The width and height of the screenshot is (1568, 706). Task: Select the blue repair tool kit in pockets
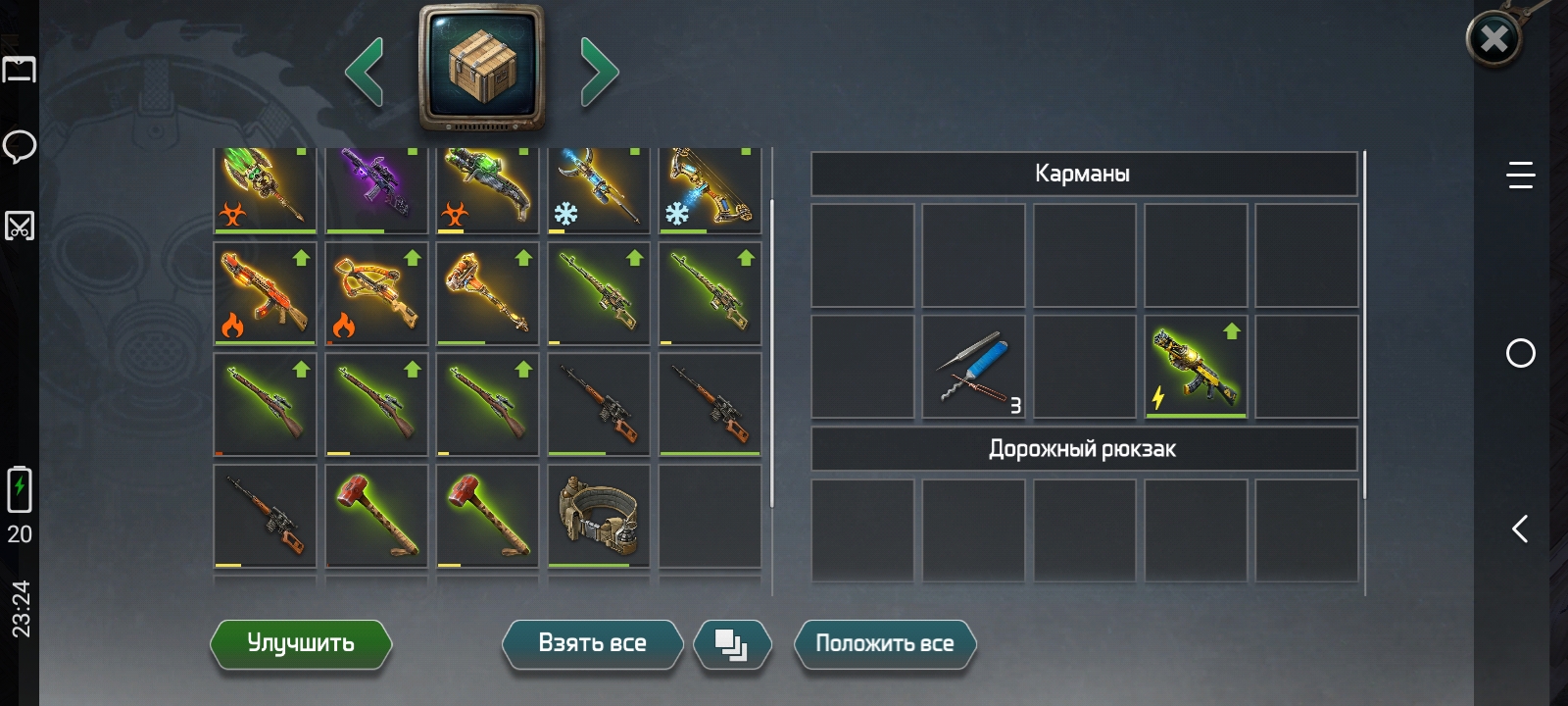[x=973, y=367]
